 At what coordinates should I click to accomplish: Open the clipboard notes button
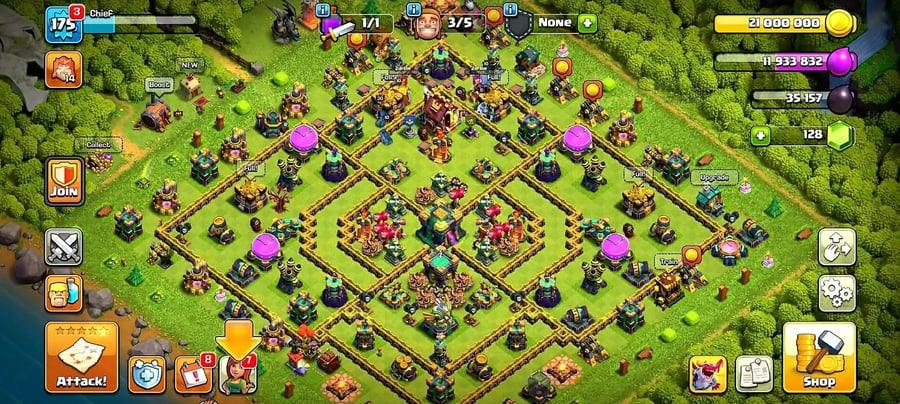pos(754,373)
